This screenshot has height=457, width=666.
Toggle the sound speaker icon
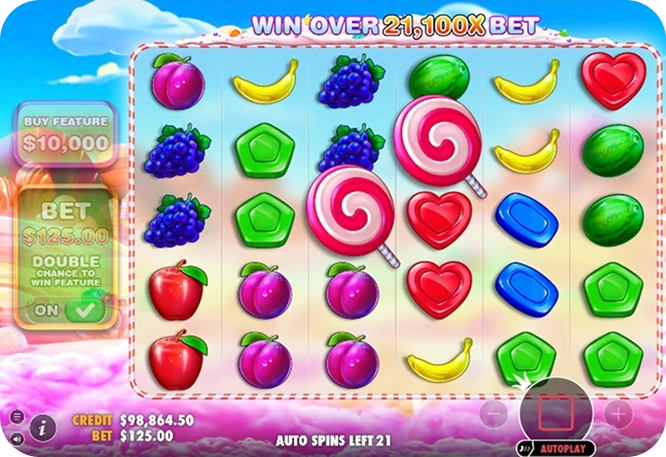coord(16,438)
